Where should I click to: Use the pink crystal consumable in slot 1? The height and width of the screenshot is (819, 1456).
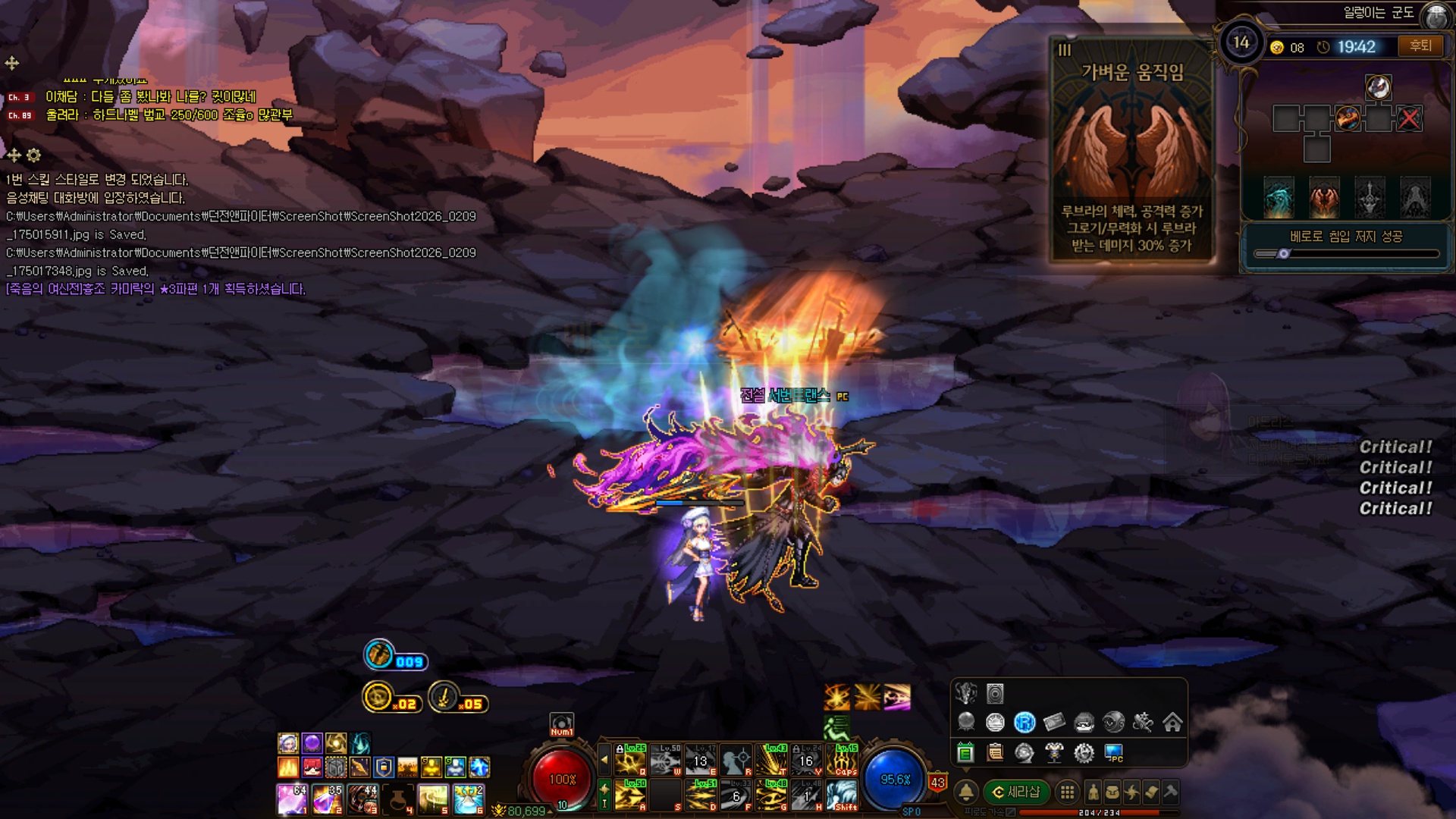point(291,799)
